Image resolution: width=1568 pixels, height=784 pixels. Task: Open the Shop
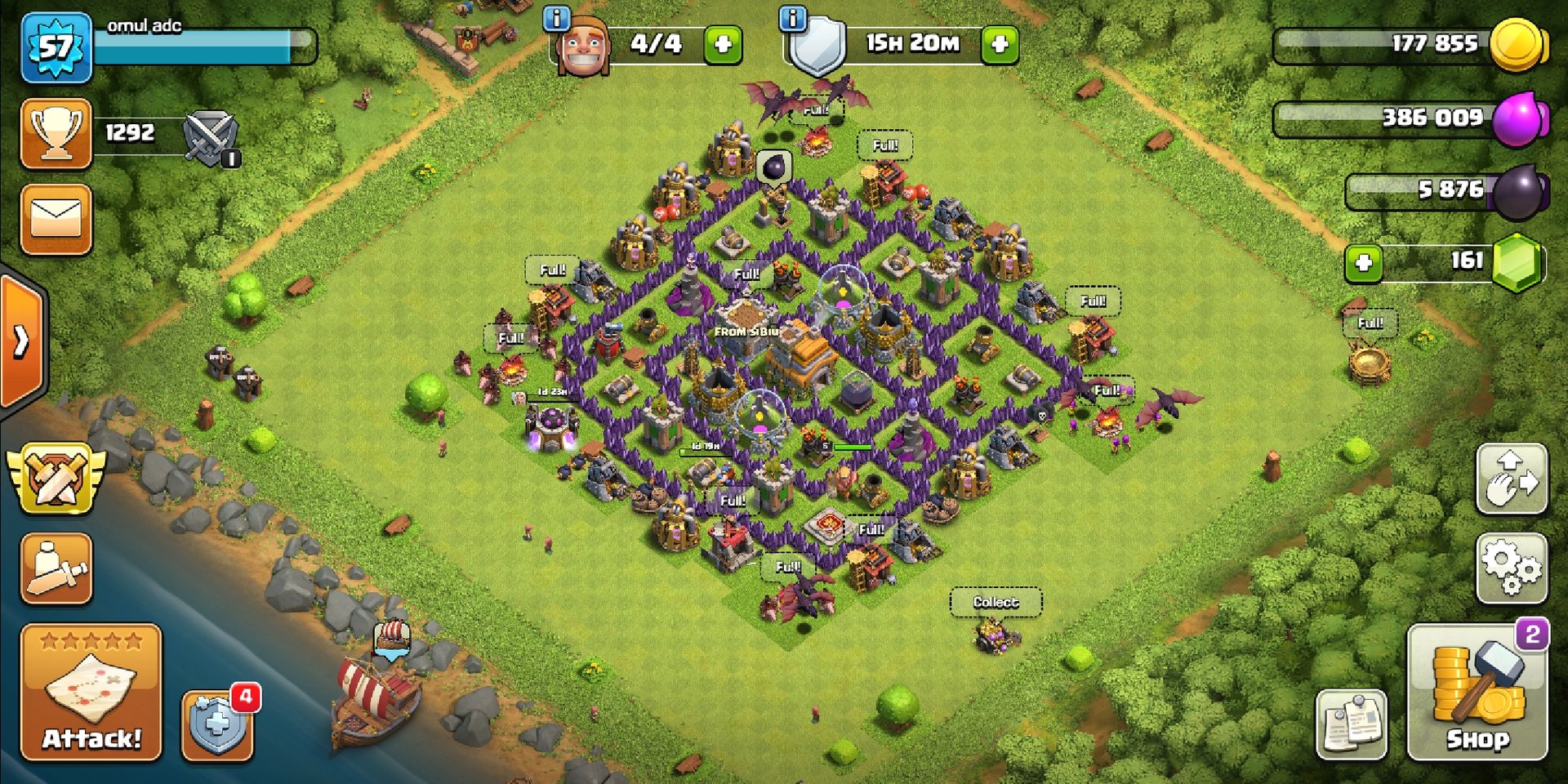pos(1477,693)
